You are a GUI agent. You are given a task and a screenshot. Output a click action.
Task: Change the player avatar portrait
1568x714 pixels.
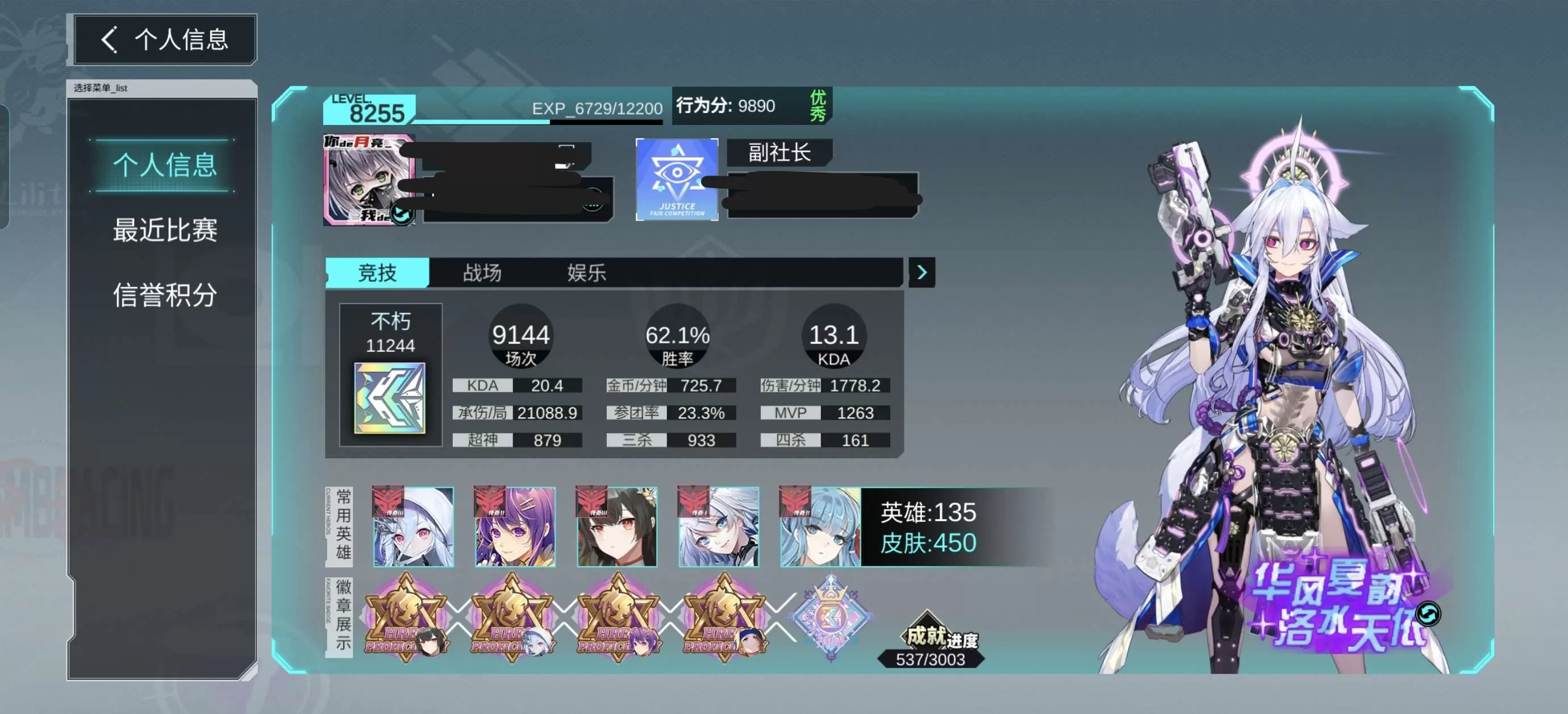click(x=402, y=214)
